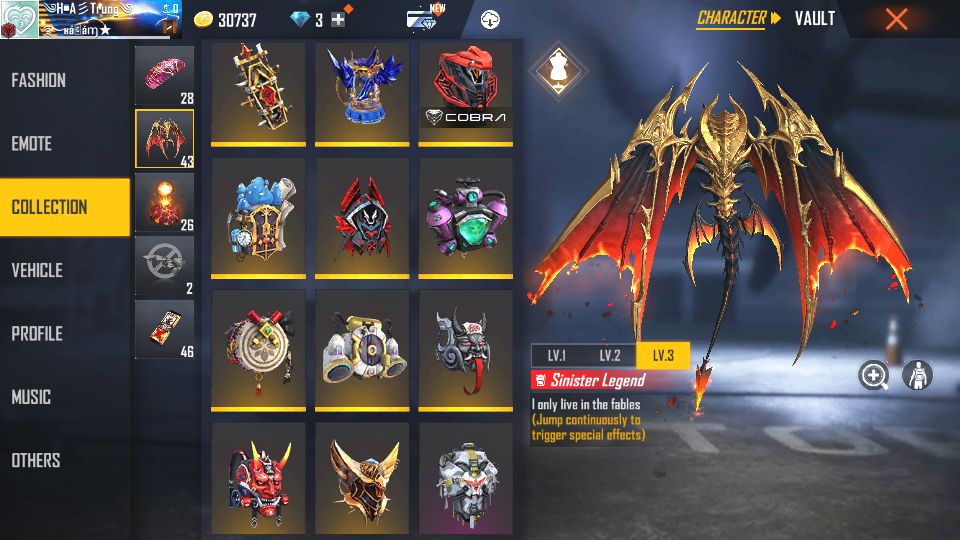
Task: Open the Others menu entry
Action: [x=37, y=460]
